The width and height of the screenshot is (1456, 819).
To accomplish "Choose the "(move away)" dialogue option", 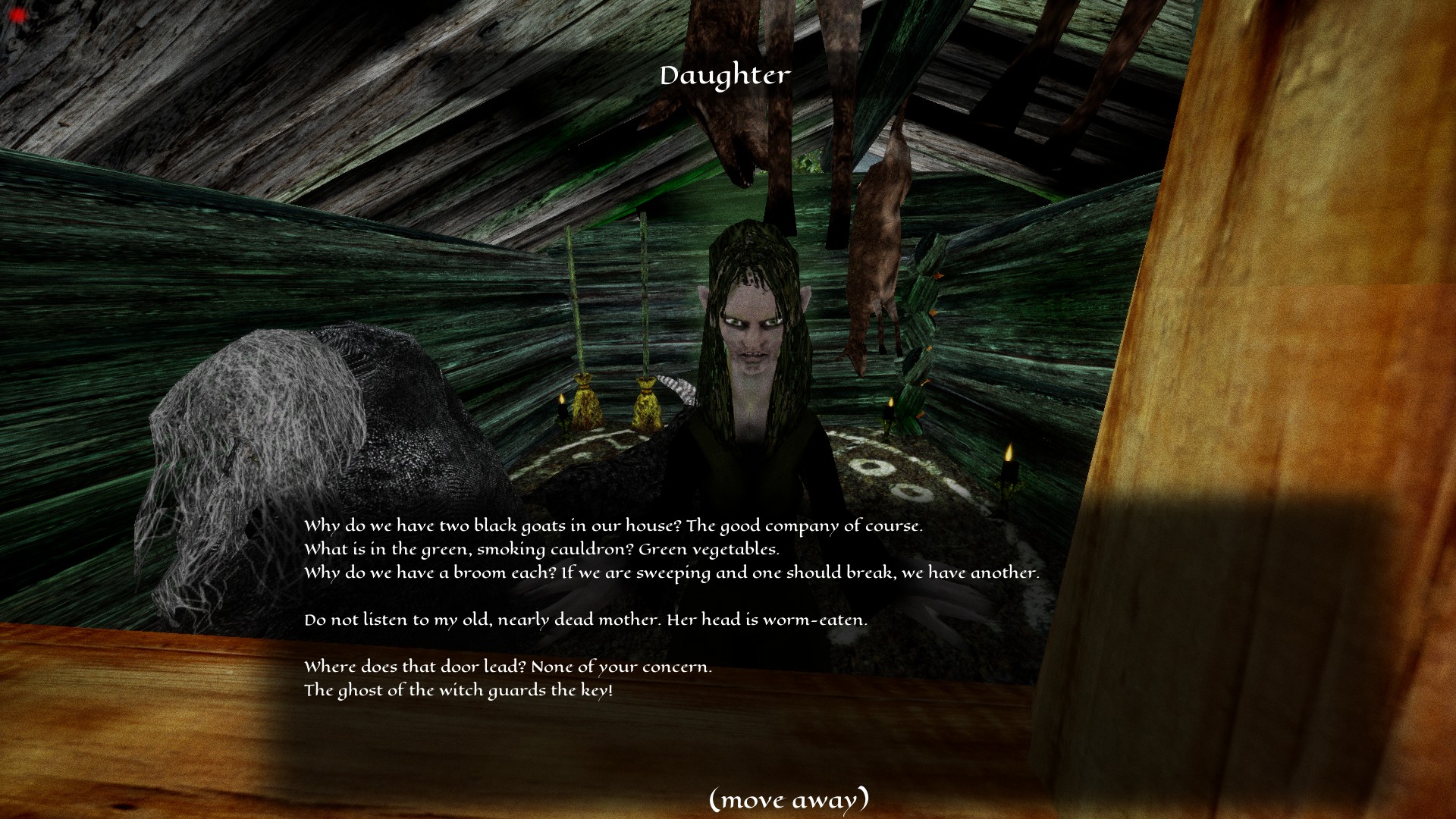I will [x=789, y=799].
